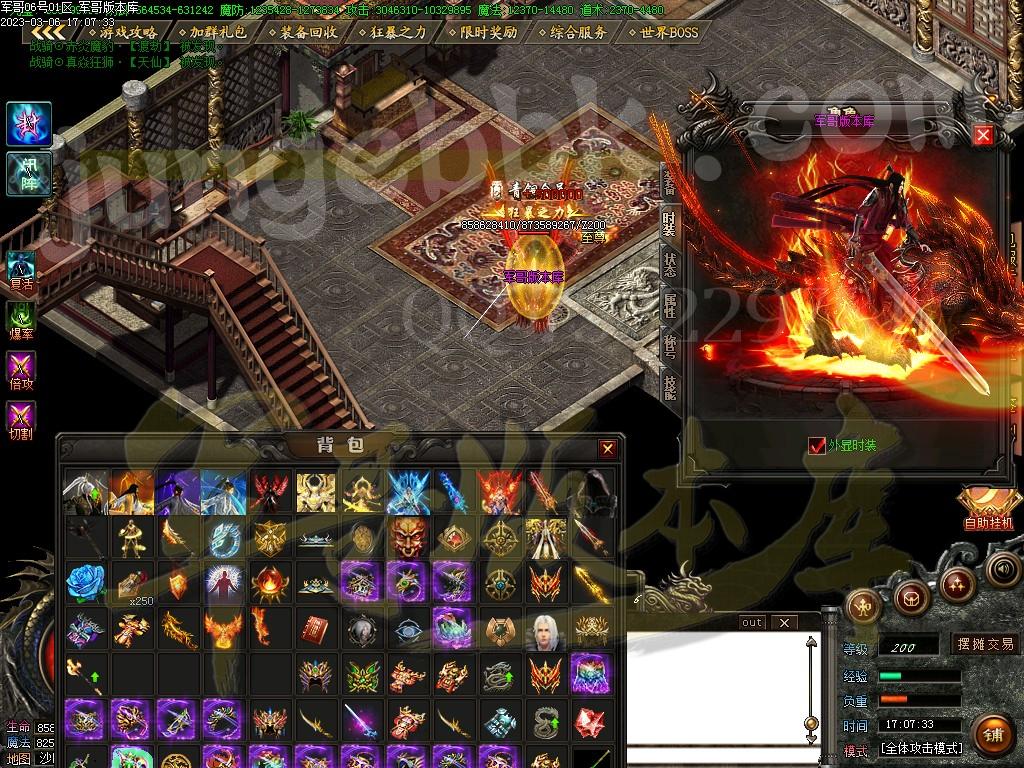
Task: Toggle the 外显时装 checkbox
Action: click(817, 445)
